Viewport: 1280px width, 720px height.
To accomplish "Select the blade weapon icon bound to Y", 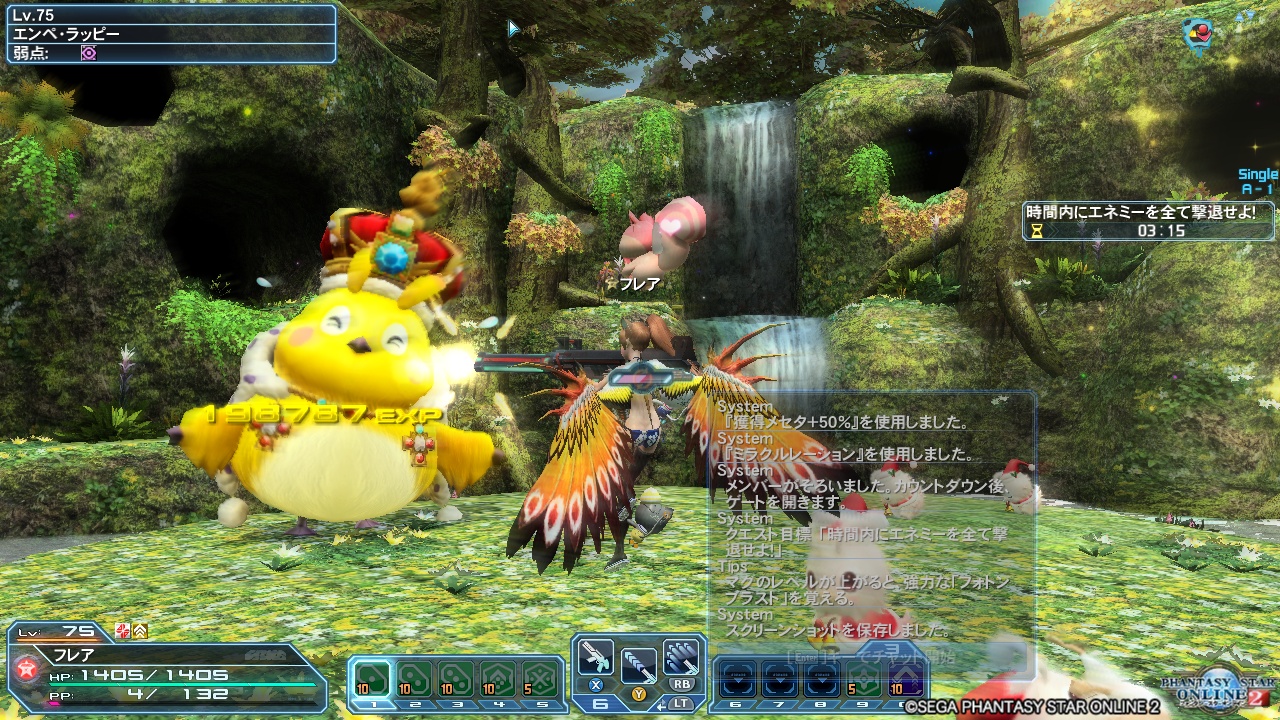I will [639, 667].
